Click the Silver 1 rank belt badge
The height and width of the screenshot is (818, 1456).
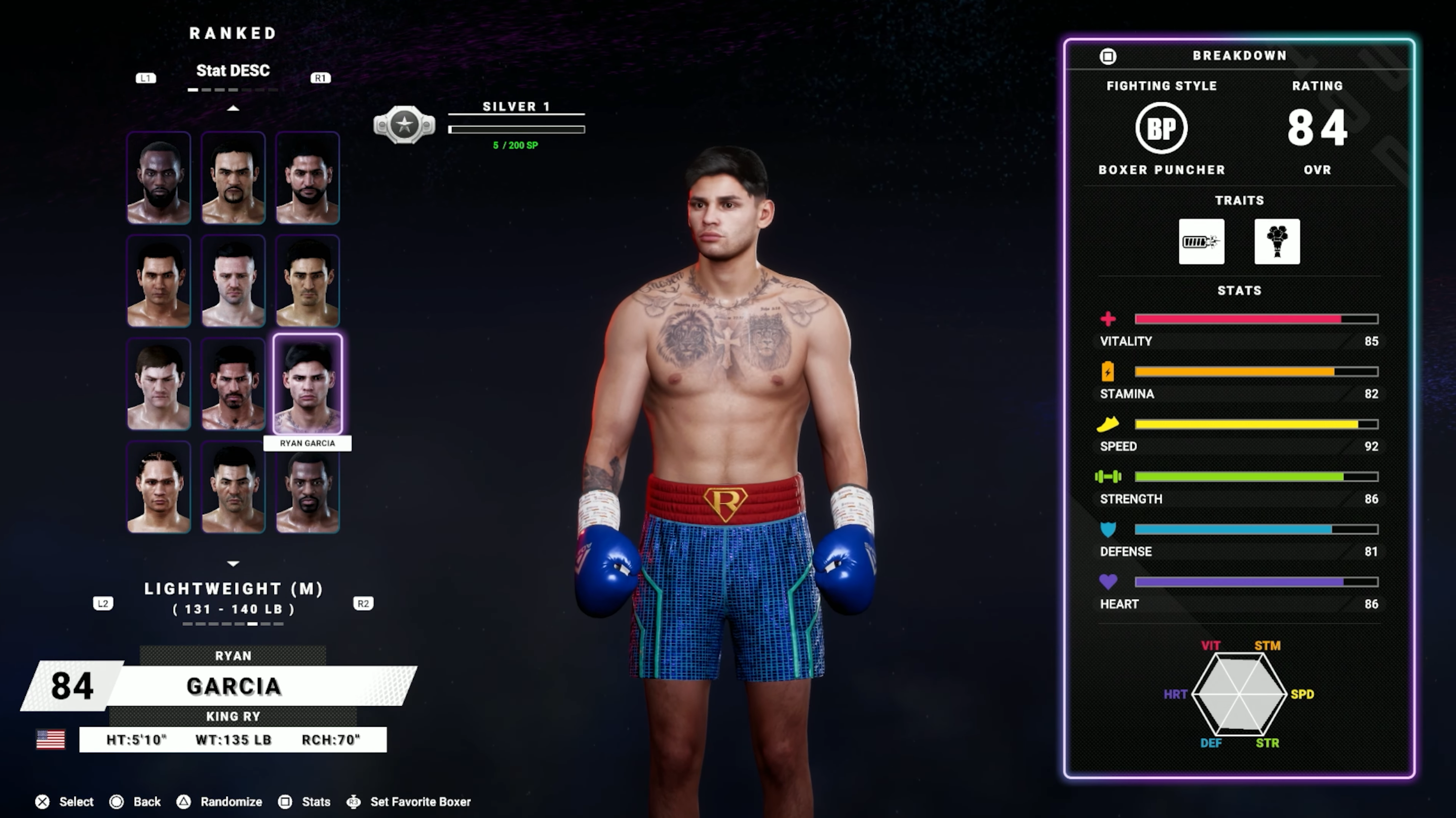click(404, 124)
